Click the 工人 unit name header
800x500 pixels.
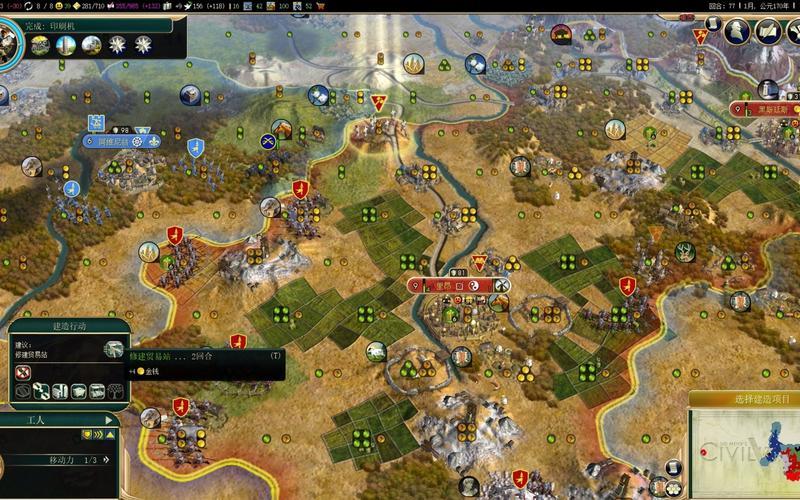(38, 422)
